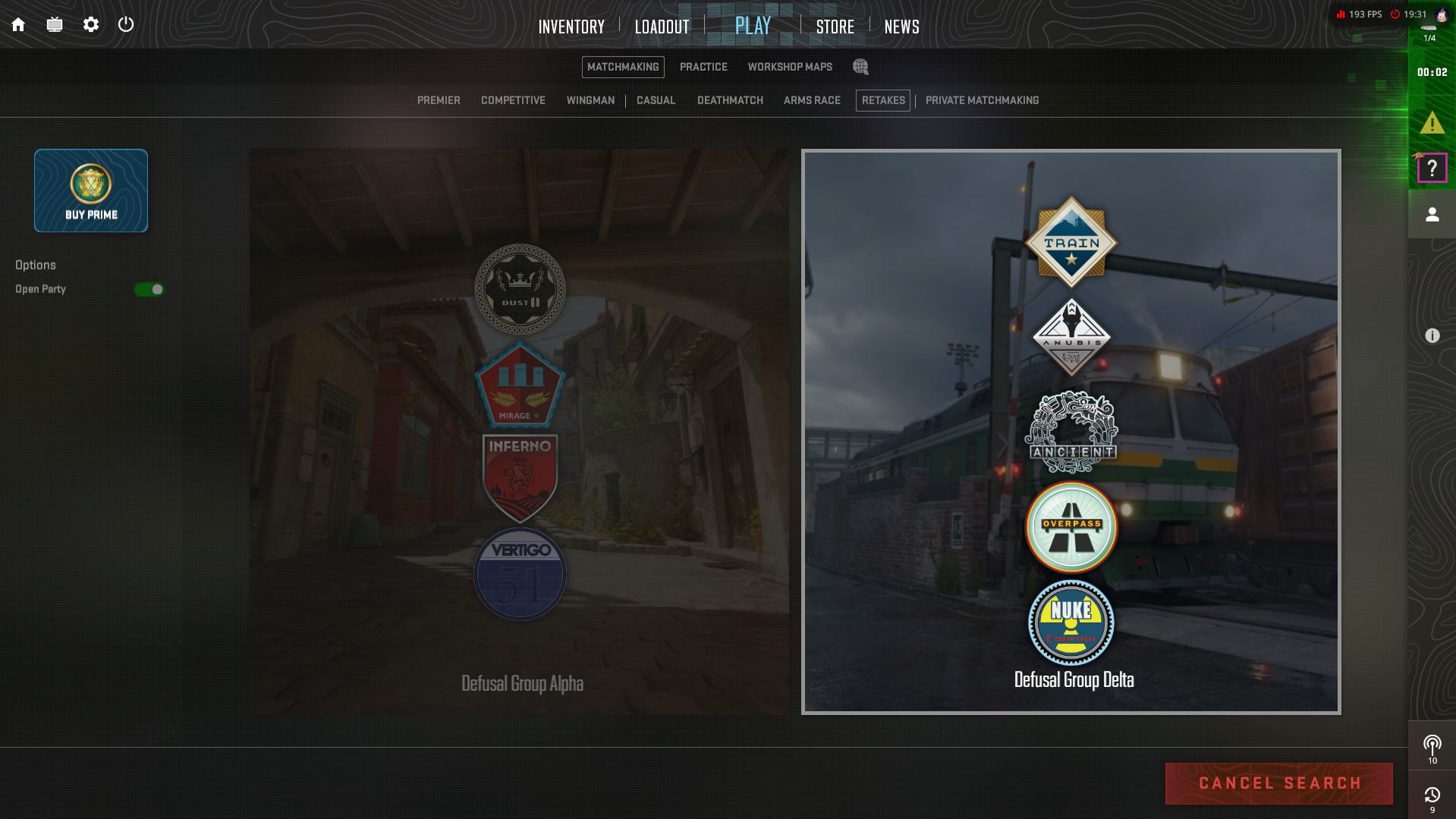Select the Defusal Group Alpha map group
This screenshot has width=1456, height=819.
(520, 431)
